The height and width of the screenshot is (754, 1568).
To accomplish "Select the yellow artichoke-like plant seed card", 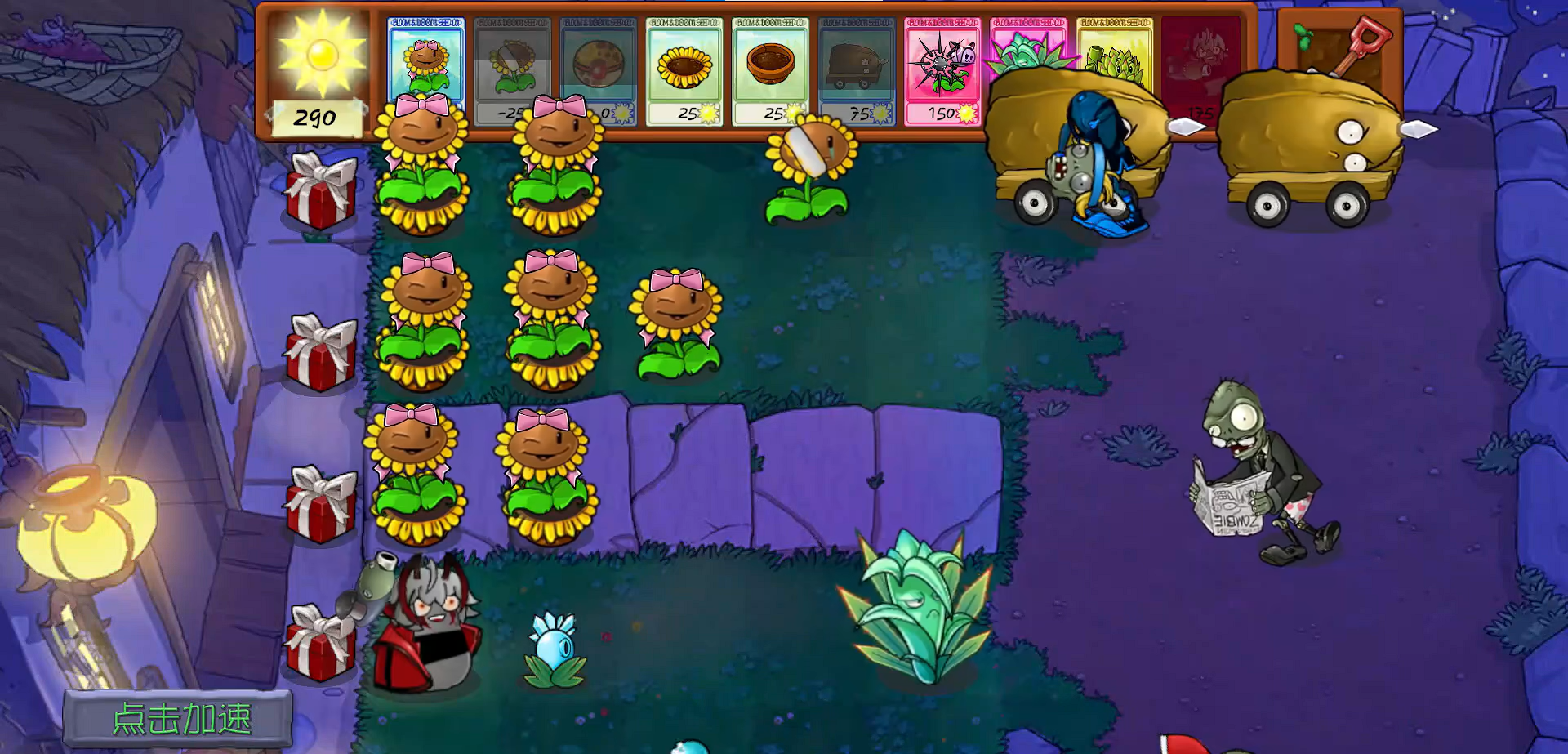I will tap(1114, 49).
